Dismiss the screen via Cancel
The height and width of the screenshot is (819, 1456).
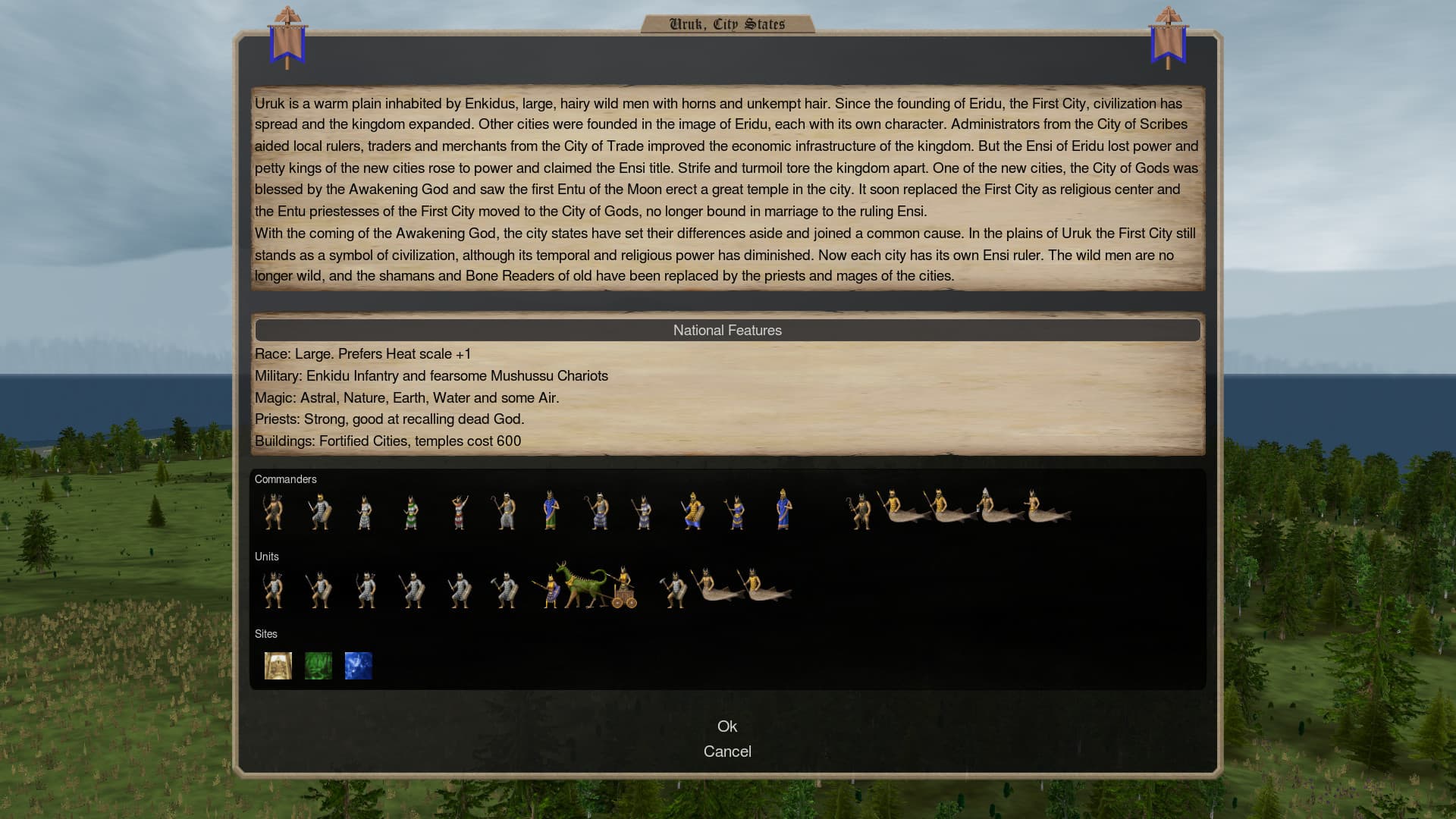coord(727,751)
